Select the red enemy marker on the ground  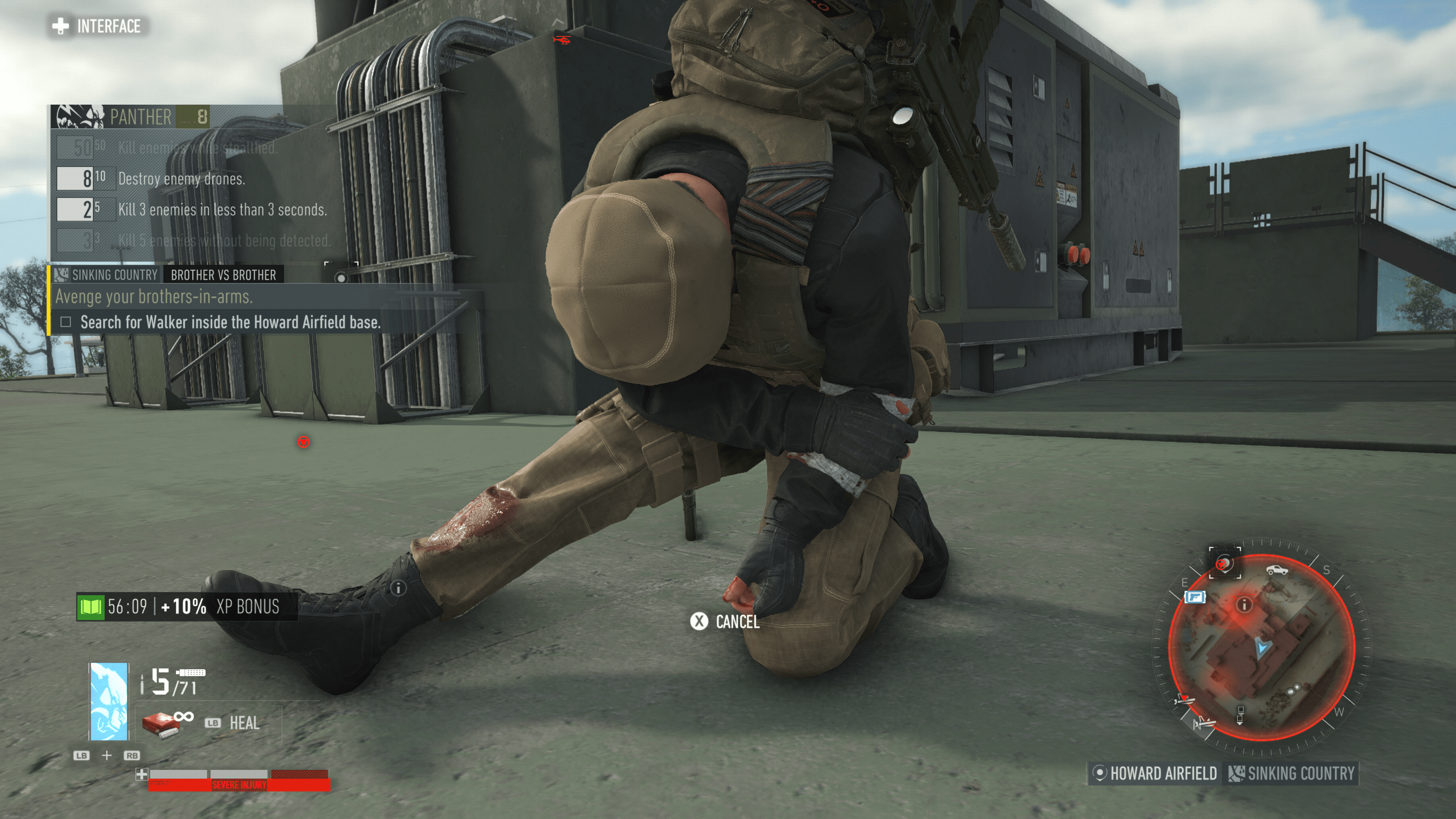303,442
